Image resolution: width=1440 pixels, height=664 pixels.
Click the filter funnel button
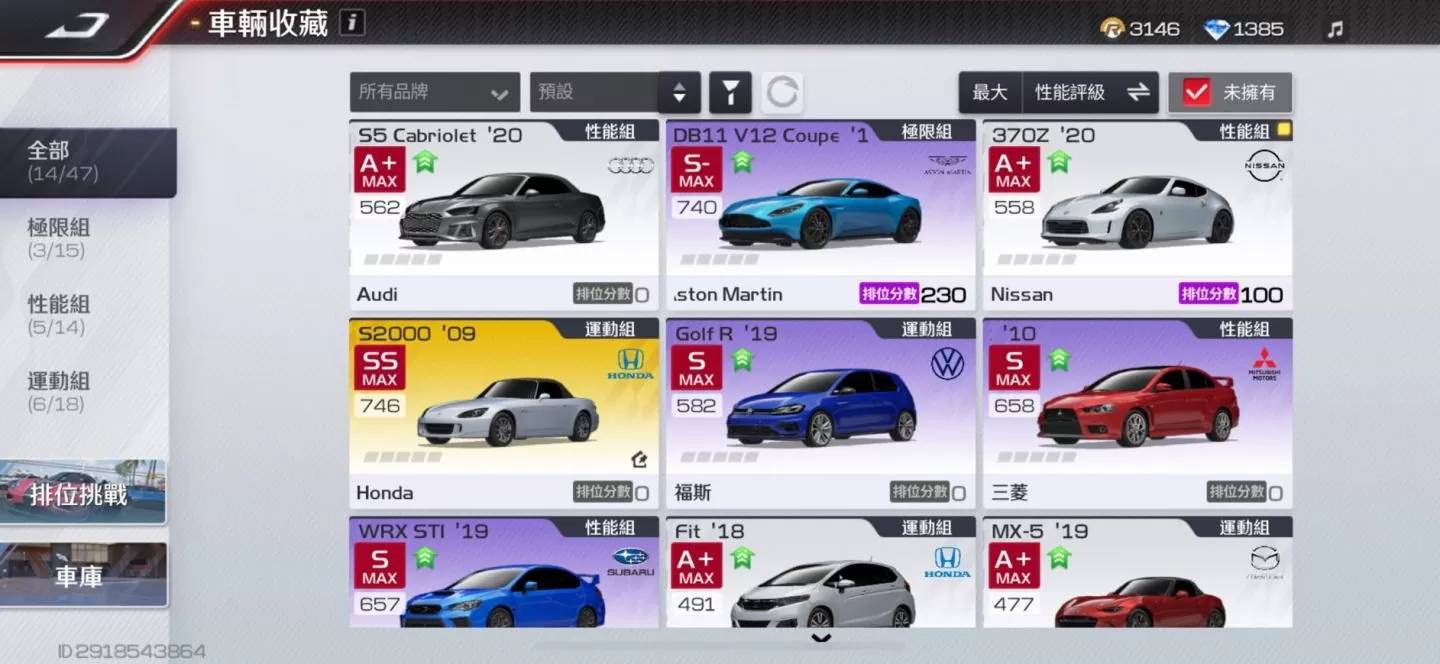pos(730,93)
